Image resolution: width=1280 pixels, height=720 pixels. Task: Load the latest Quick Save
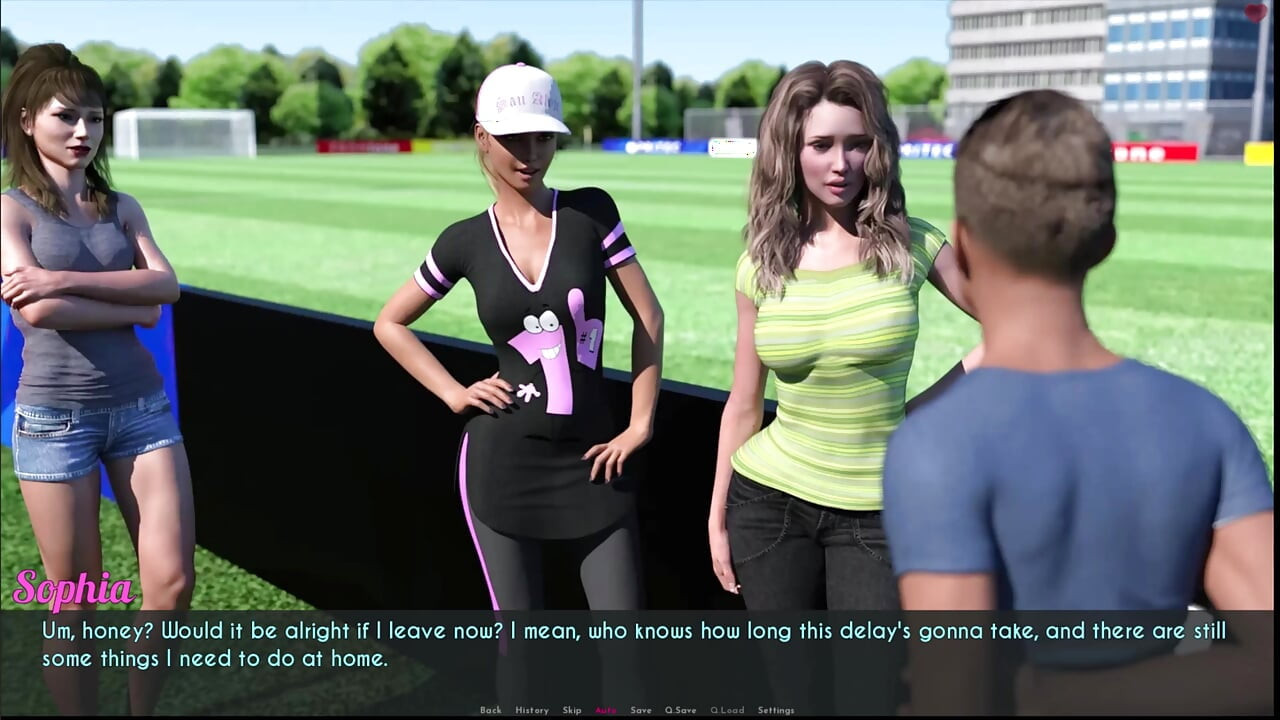click(x=726, y=709)
